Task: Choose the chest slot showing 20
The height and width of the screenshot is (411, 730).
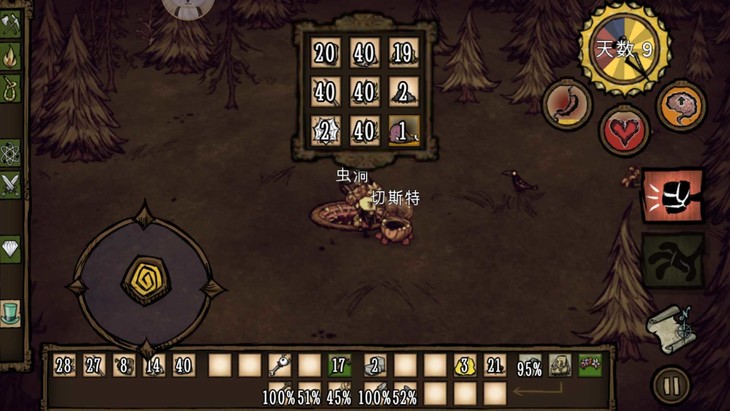Action: click(326, 53)
